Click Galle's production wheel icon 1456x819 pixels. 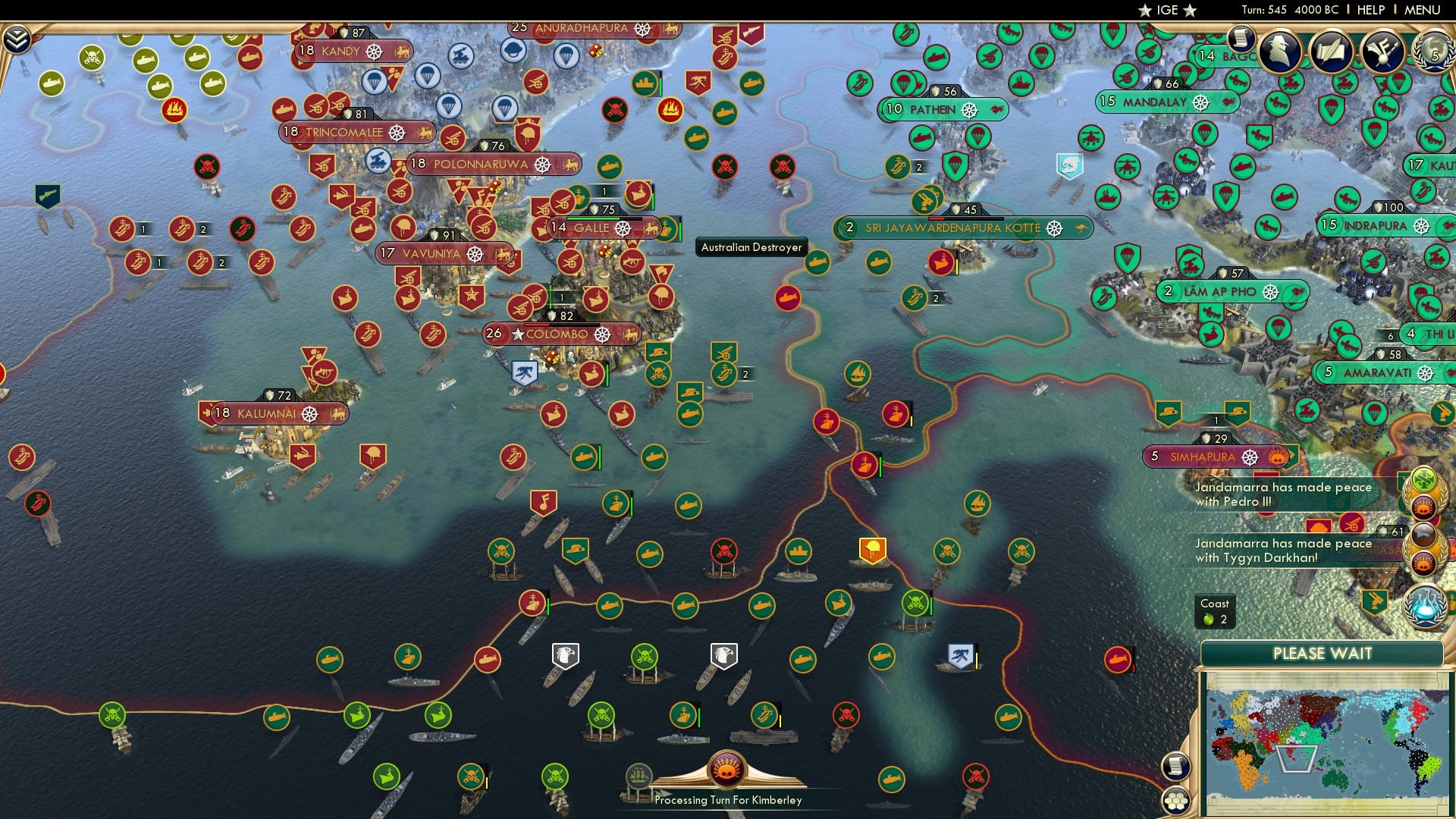623,227
